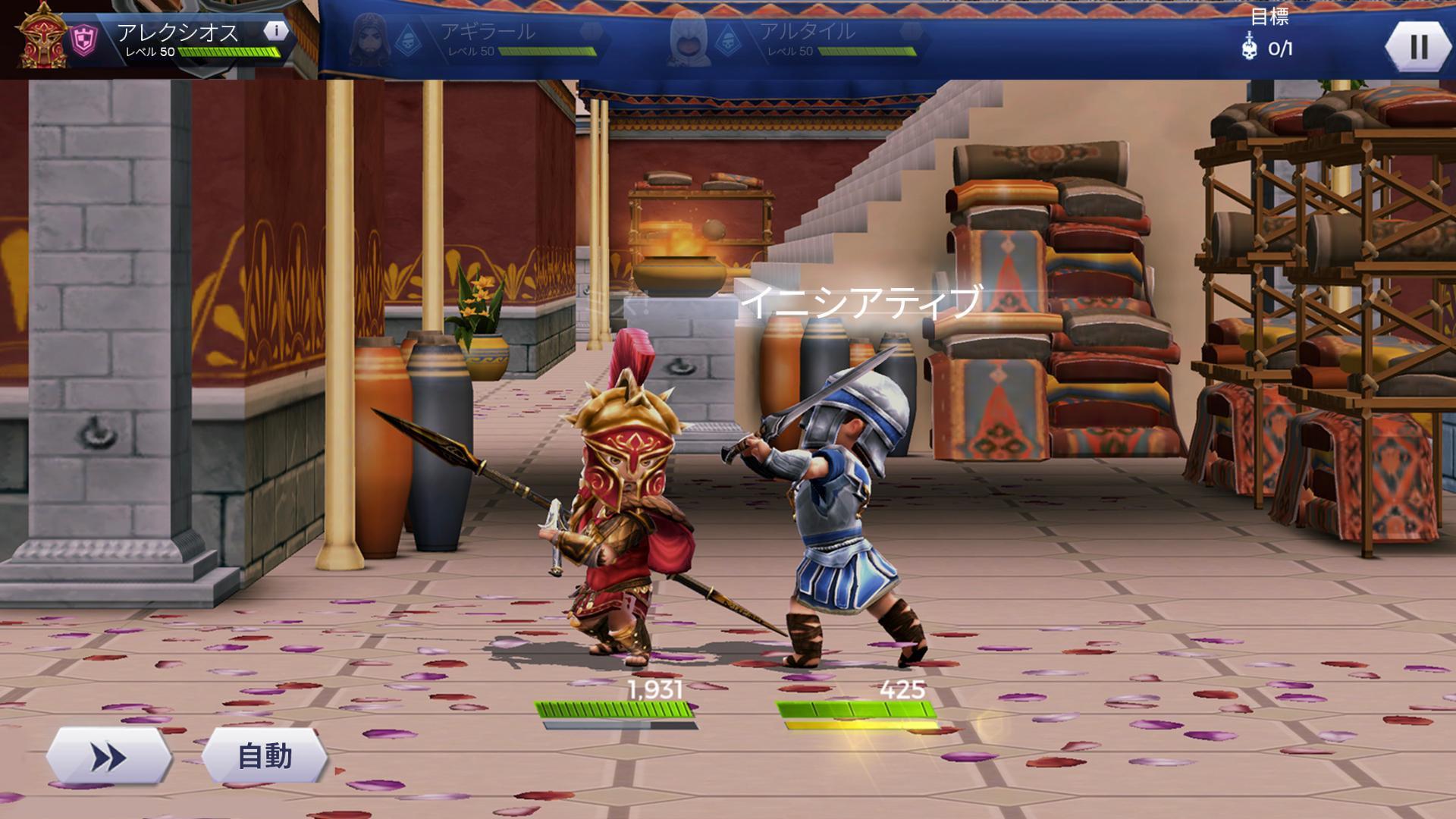Tap the 1,931 damage number
This screenshot has height=819, width=1456.
(x=655, y=691)
